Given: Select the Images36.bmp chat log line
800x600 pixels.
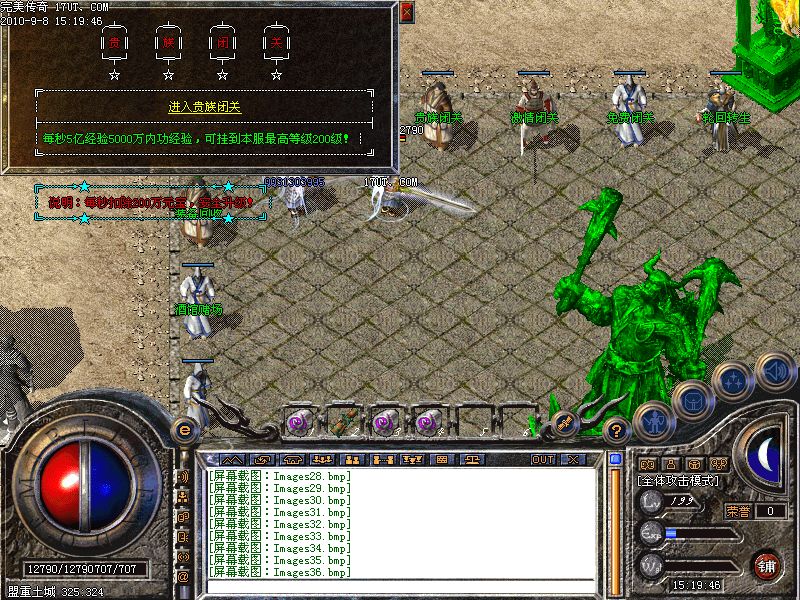Looking at the screenshot, I should [280, 572].
